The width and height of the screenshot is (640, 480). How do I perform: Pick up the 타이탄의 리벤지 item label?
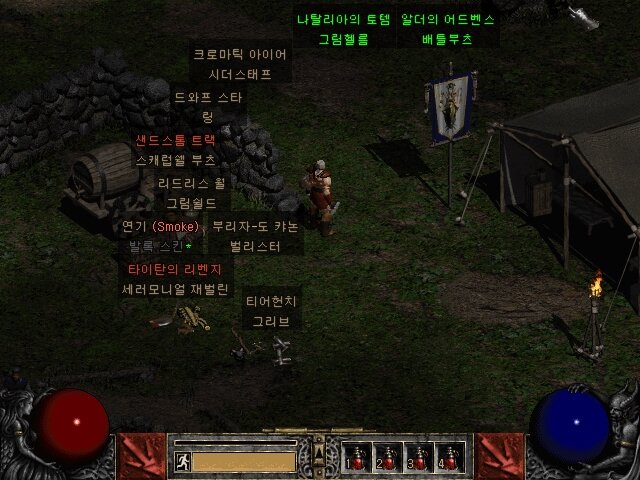pyautogui.click(x=175, y=270)
